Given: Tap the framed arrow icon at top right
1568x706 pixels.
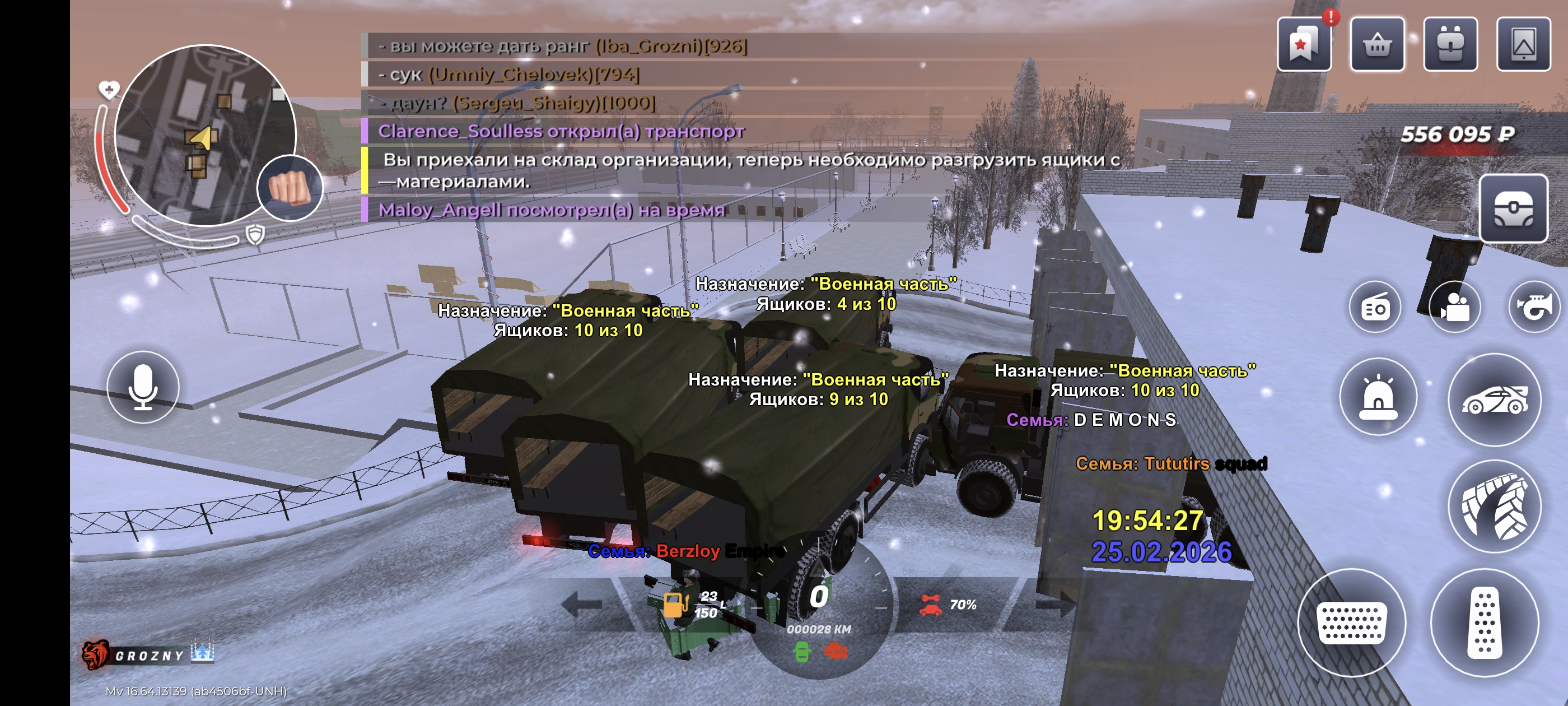Looking at the screenshot, I should pos(1523,45).
